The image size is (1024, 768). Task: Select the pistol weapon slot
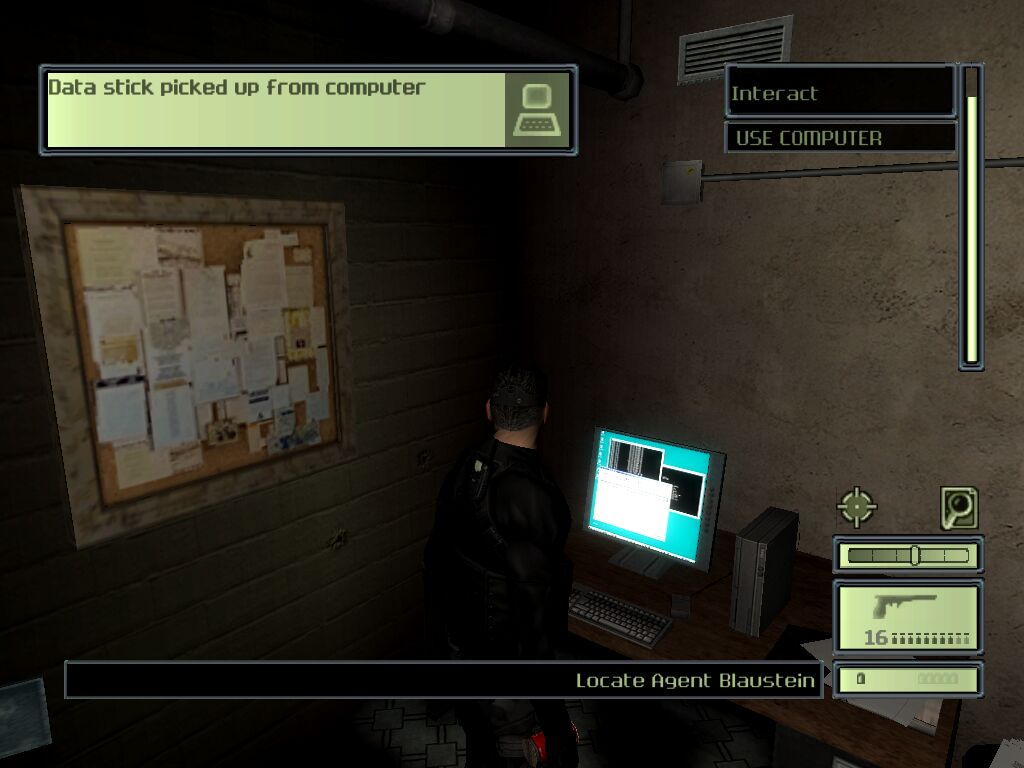(x=907, y=618)
